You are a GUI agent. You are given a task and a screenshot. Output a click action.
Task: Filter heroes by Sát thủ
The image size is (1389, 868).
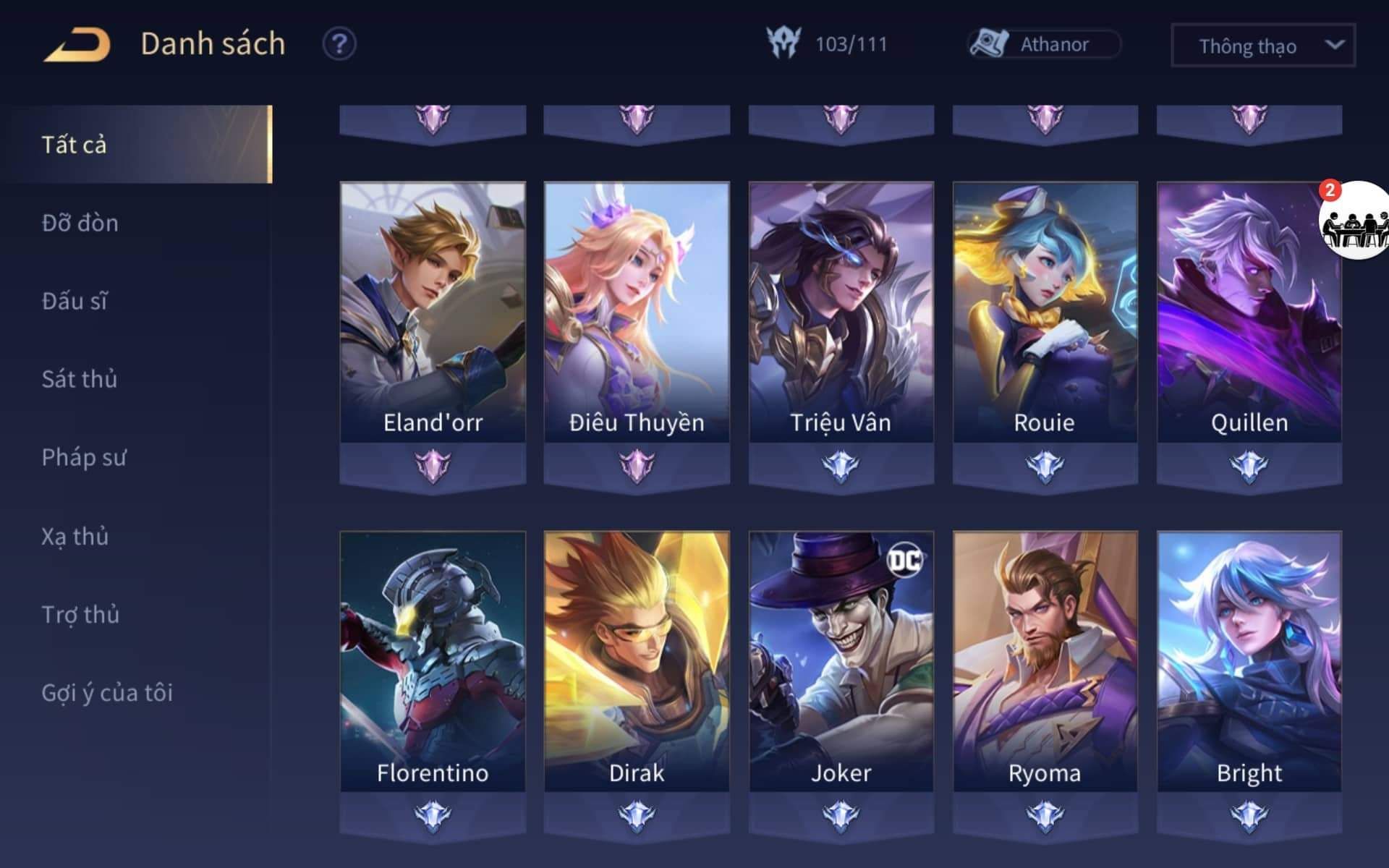[x=80, y=379]
